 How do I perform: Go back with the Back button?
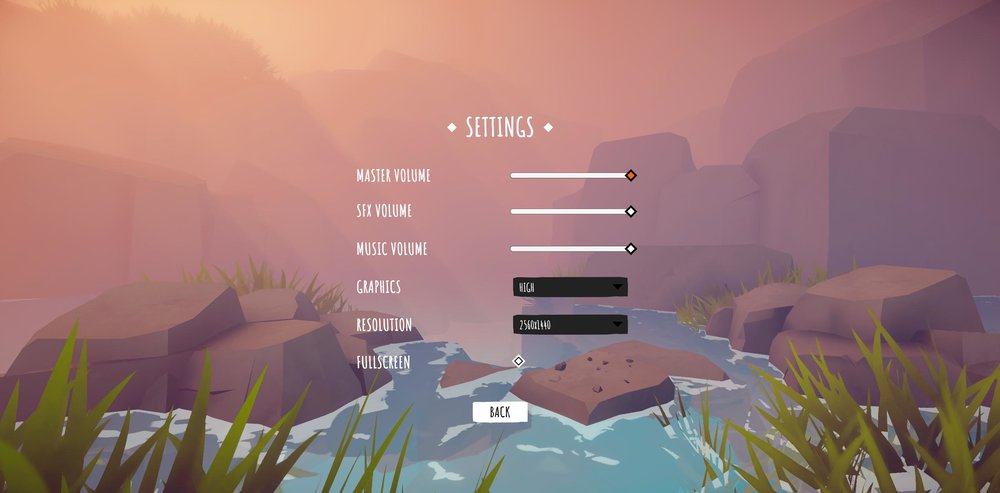[x=500, y=412]
